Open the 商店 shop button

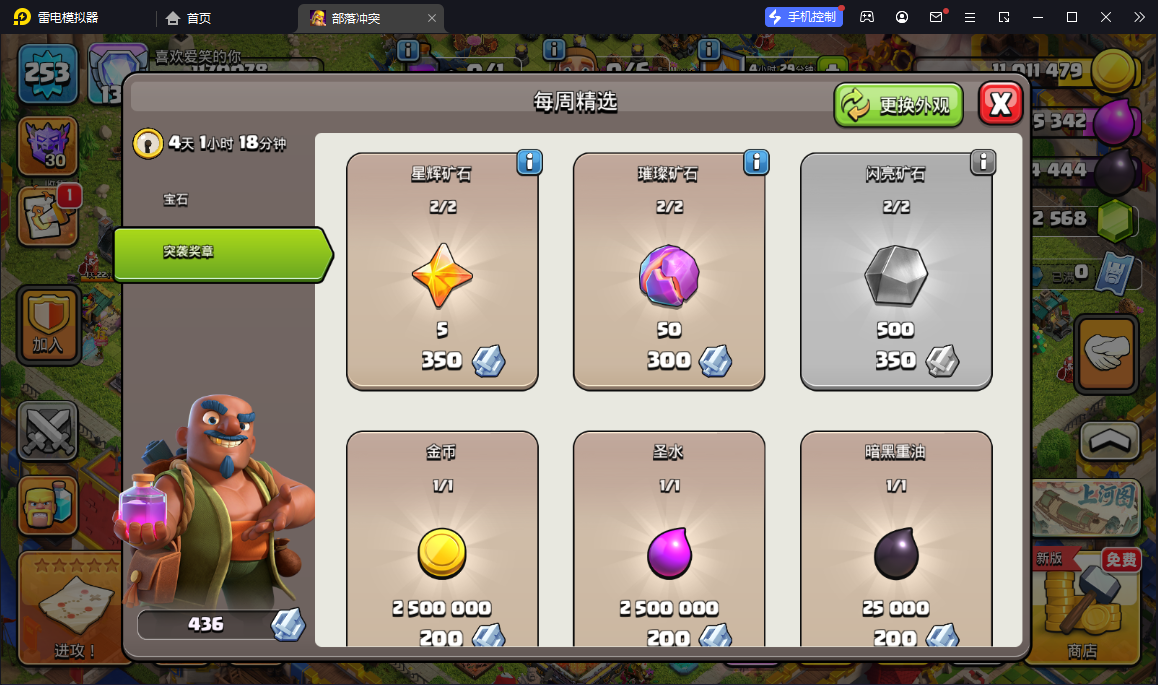tap(1082, 605)
